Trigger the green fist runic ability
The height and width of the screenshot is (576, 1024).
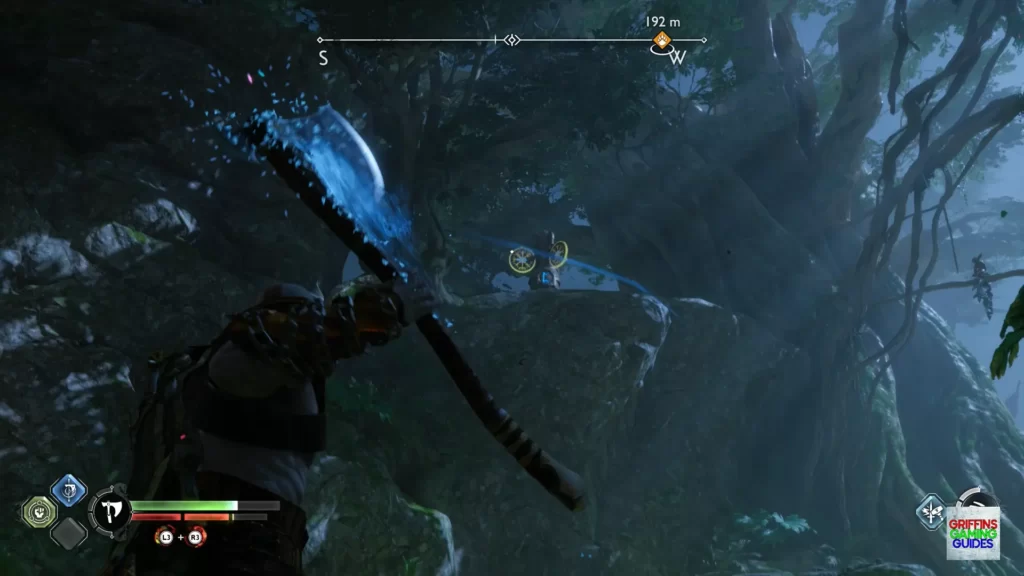tap(37, 512)
